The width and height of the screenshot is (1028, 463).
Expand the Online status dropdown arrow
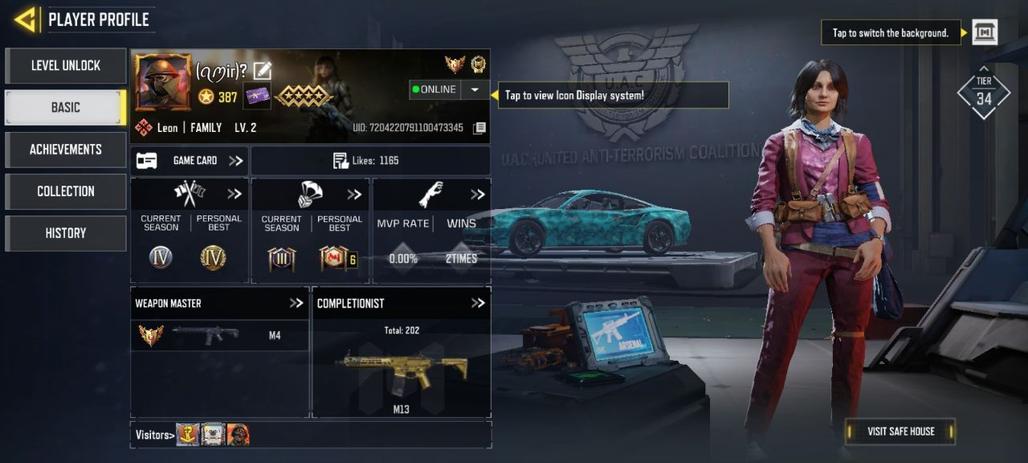click(474, 90)
